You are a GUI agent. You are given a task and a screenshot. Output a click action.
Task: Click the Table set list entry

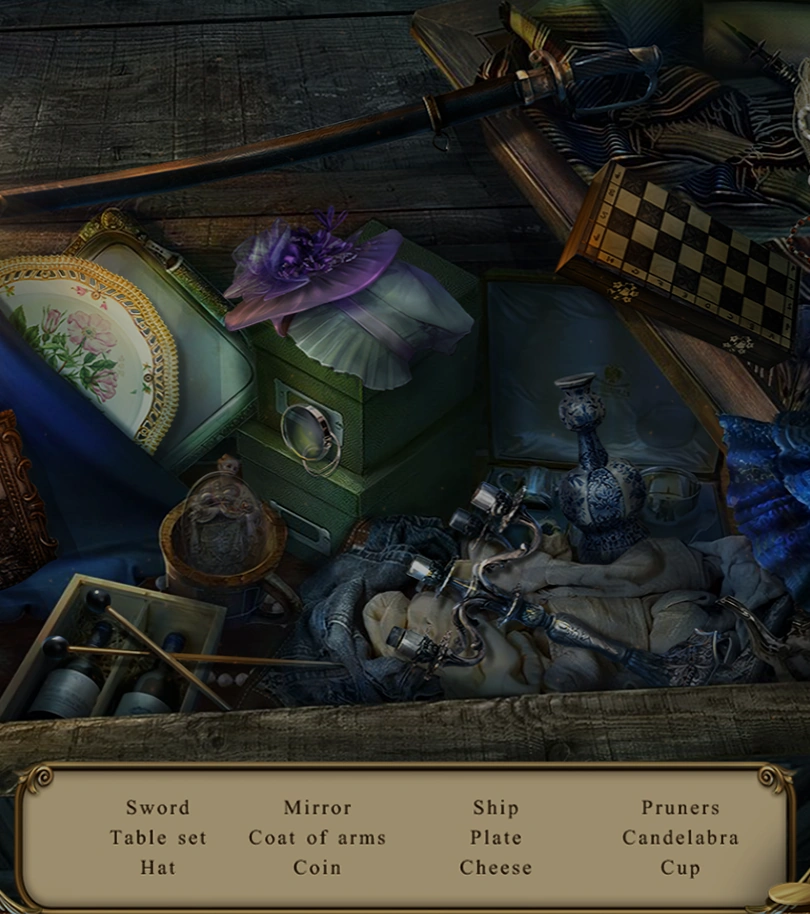[158, 838]
